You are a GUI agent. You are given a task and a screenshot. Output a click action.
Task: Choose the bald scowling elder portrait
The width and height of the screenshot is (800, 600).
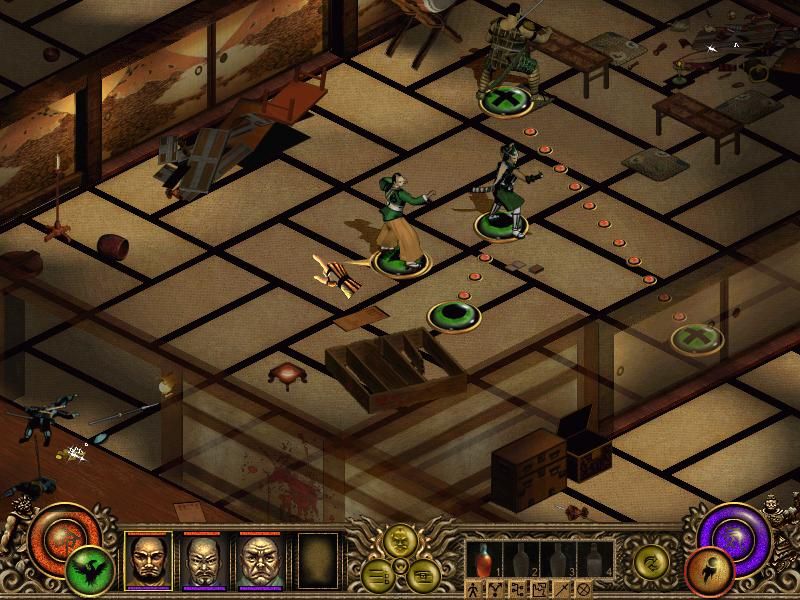tap(258, 559)
